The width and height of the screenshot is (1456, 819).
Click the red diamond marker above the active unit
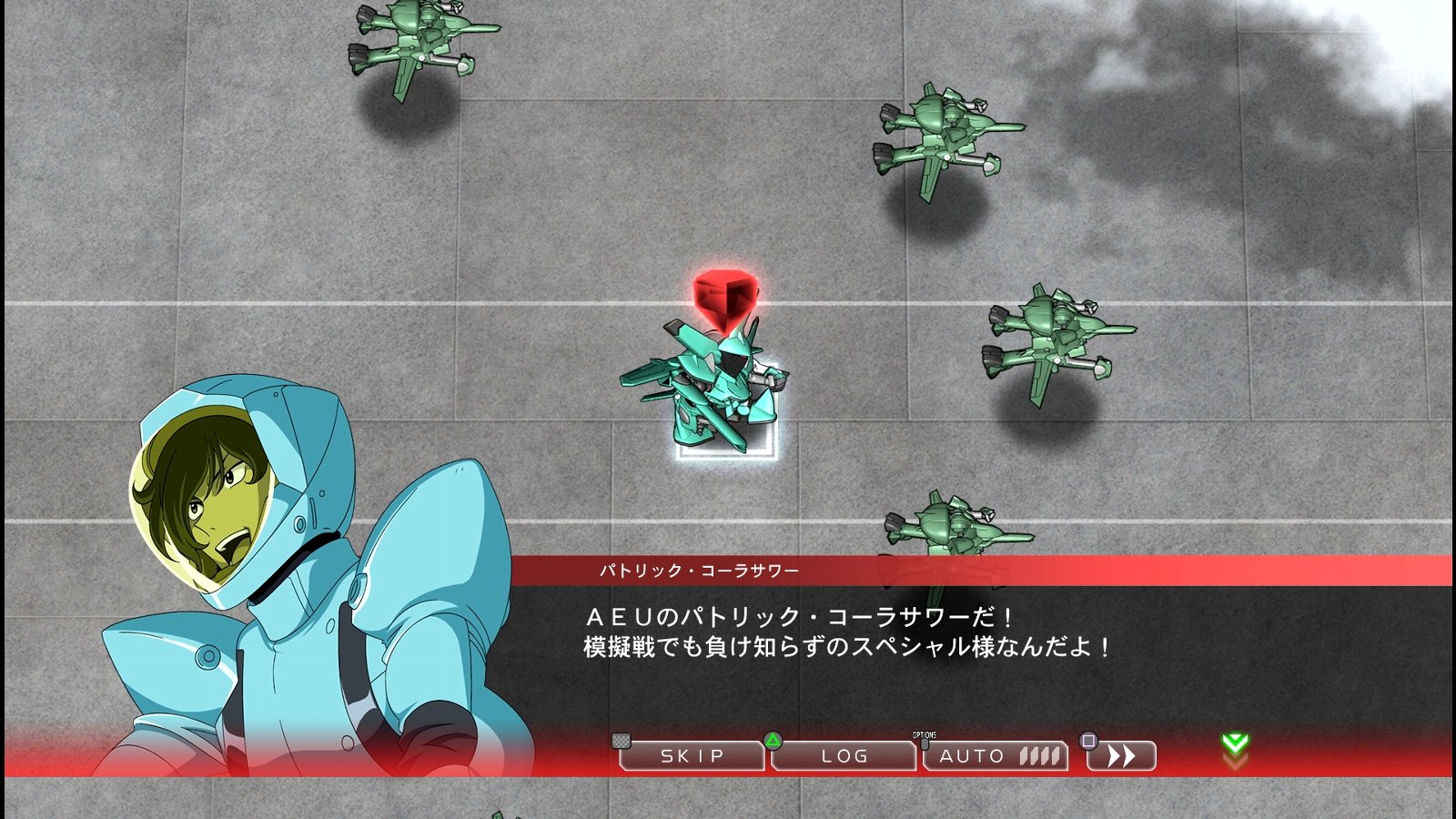coord(725,293)
